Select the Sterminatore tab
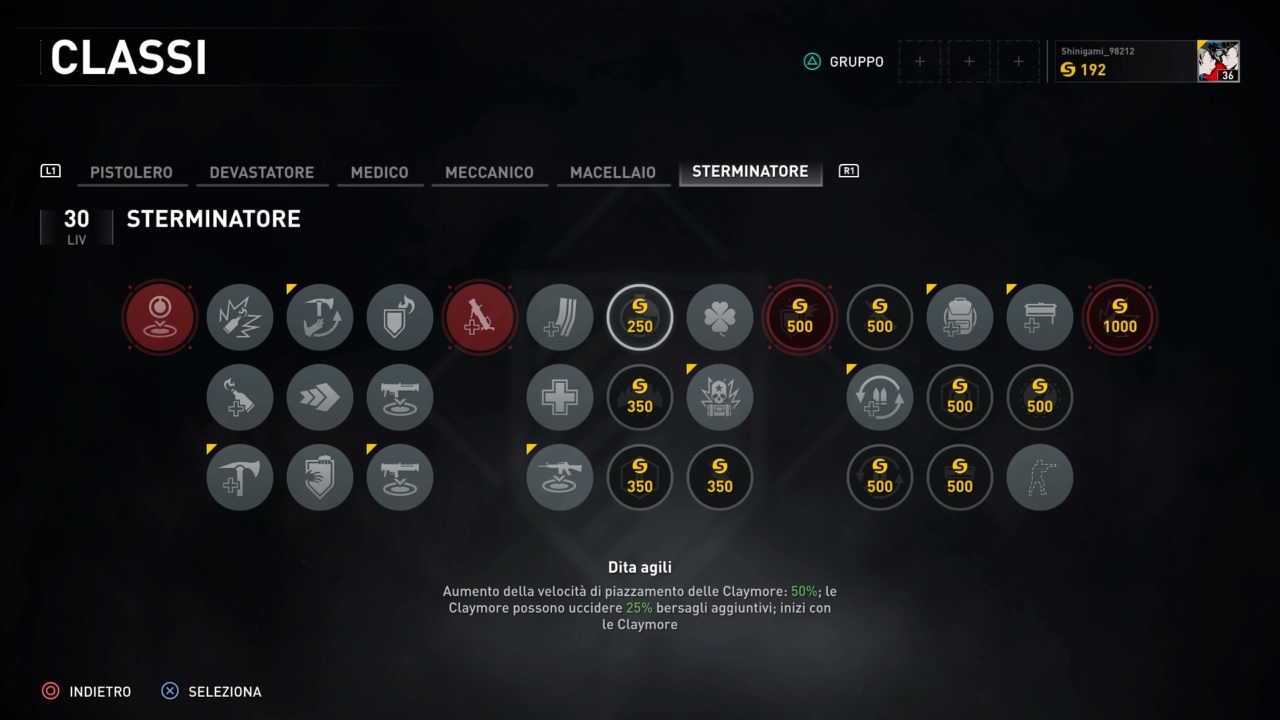This screenshot has height=720, width=1280. pyautogui.click(x=750, y=172)
